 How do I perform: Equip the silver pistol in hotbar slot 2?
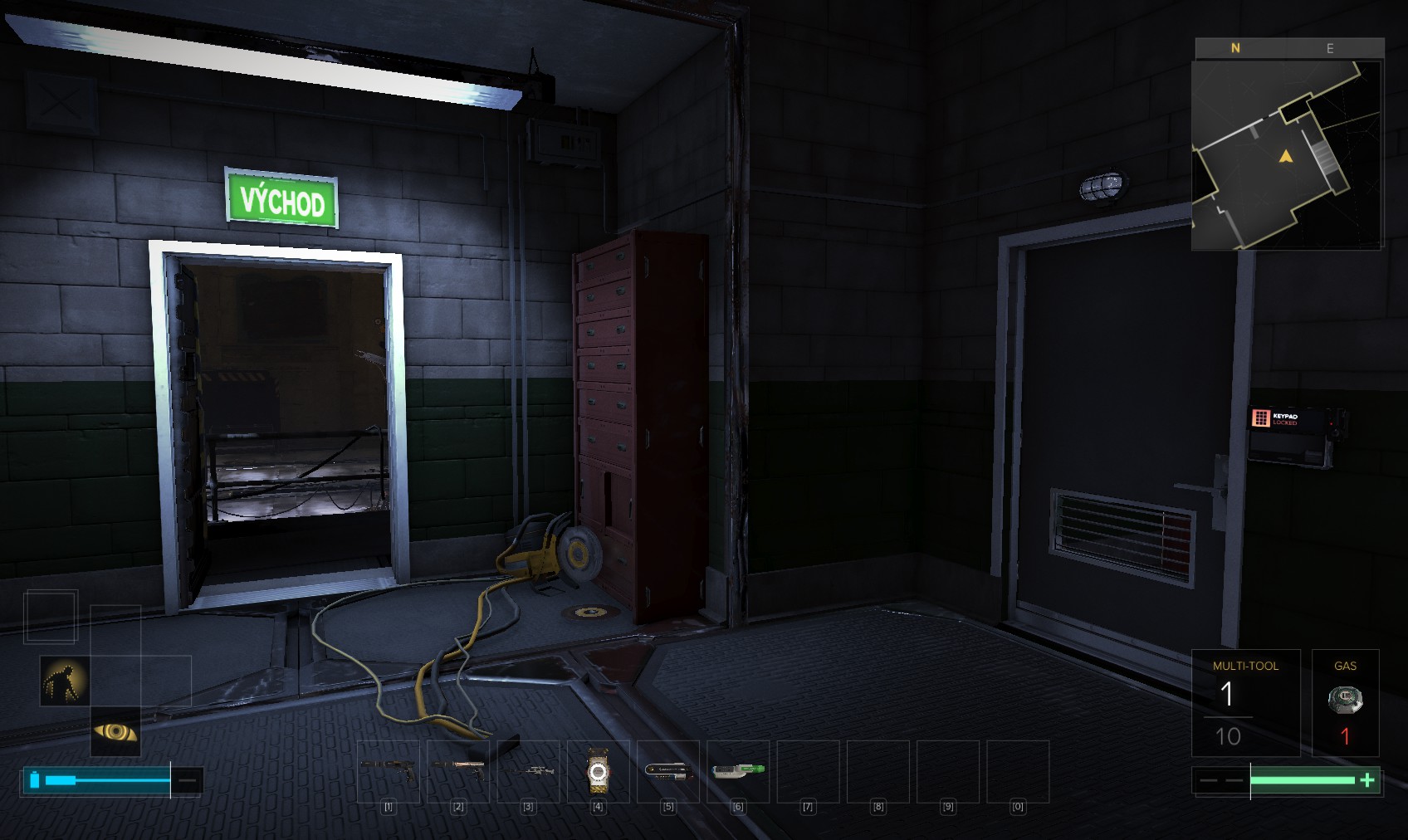click(x=458, y=771)
